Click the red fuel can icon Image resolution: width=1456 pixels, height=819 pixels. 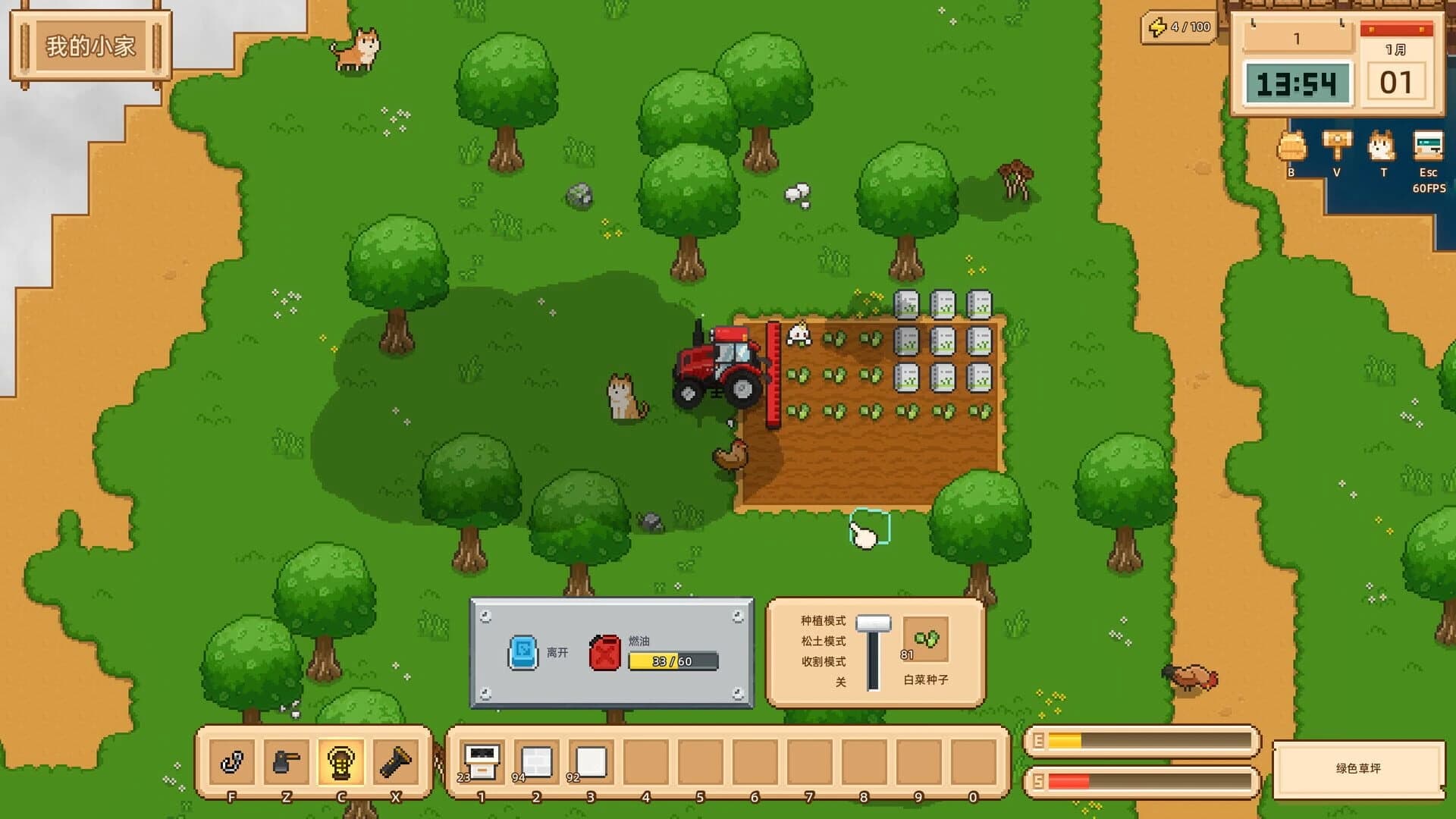coord(603,651)
